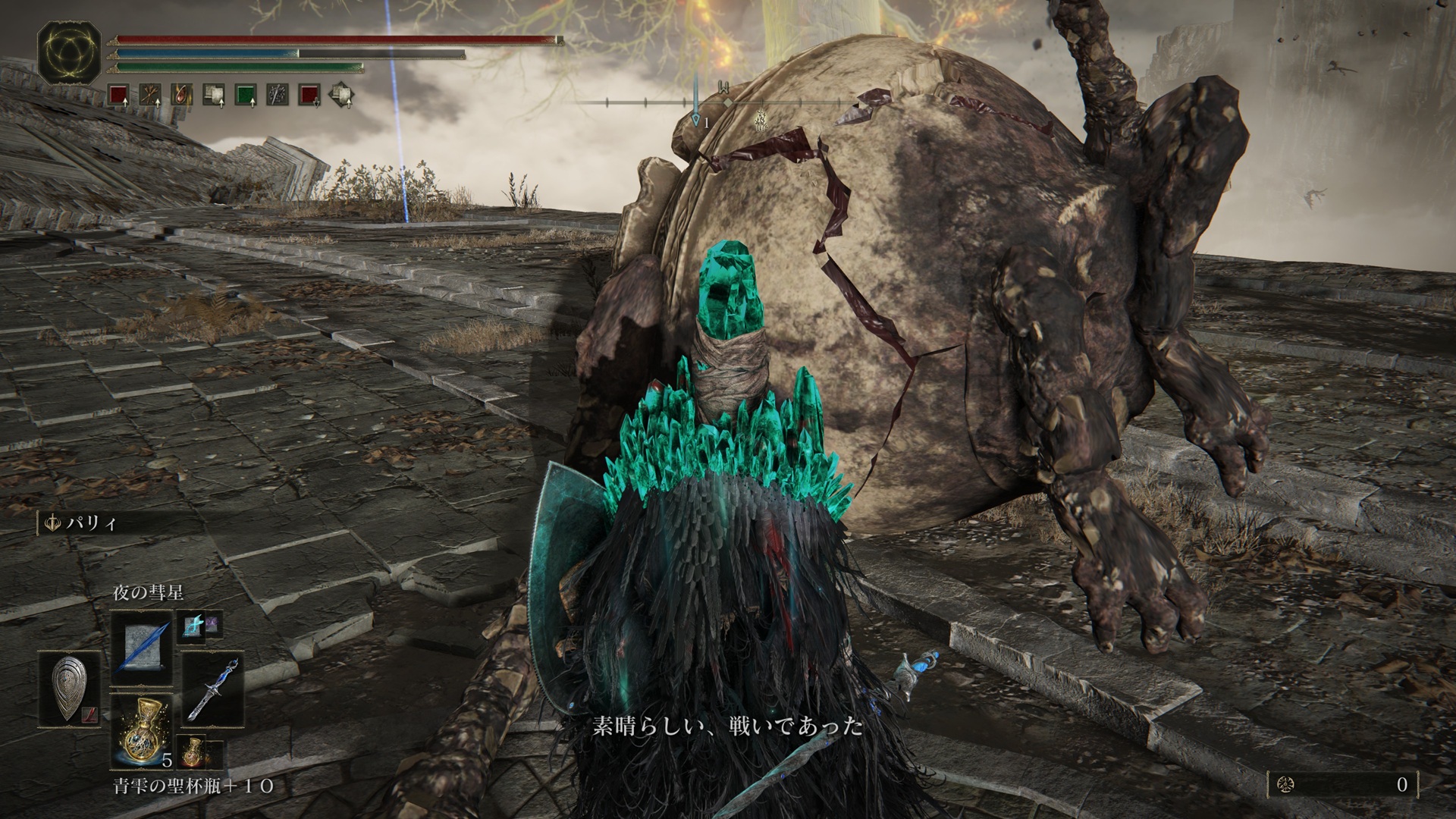This screenshot has width=1456, height=819.
Task: Inspect the crossed arrows buff icon
Action: [x=149, y=95]
